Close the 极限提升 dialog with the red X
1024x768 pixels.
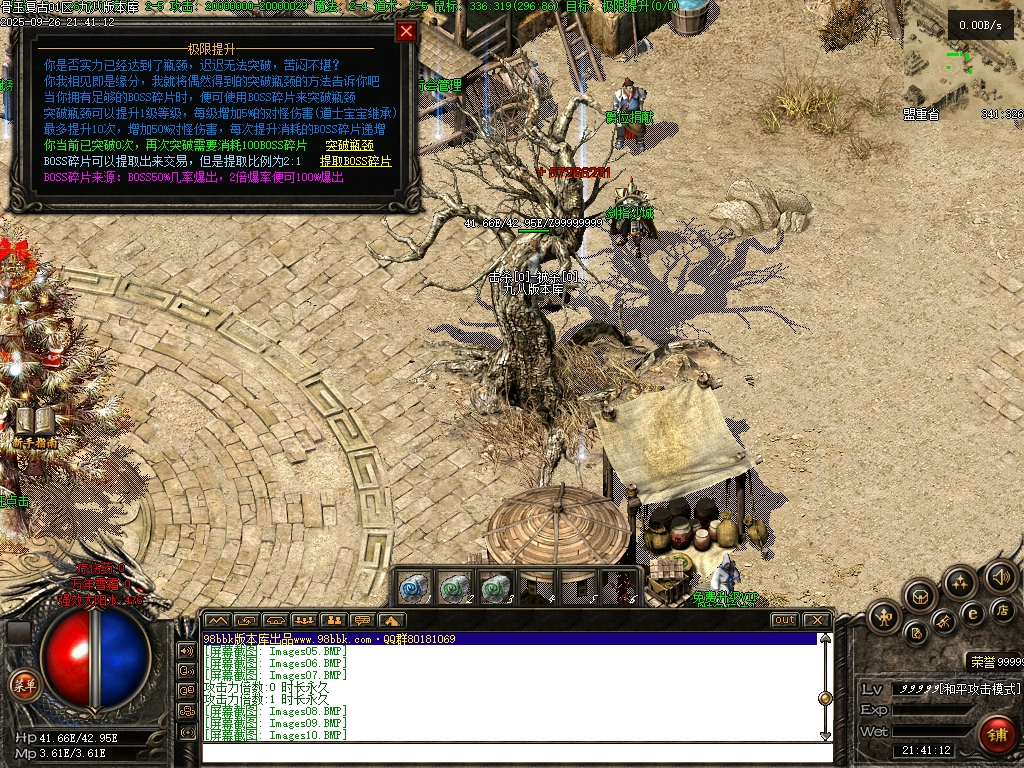pyautogui.click(x=406, y=31)
